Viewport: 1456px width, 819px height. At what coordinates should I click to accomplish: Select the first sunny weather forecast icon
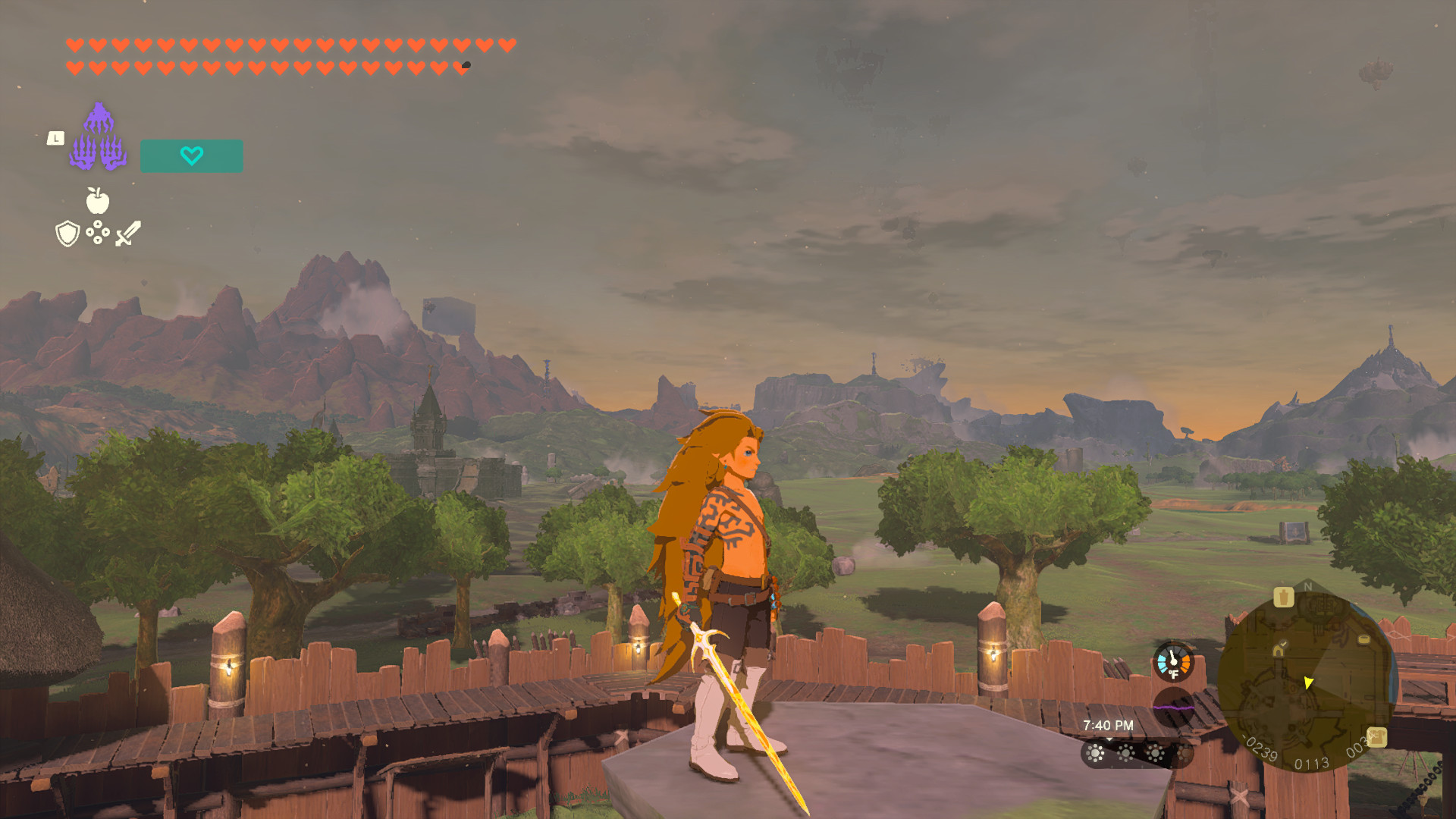click(1095, 753)
